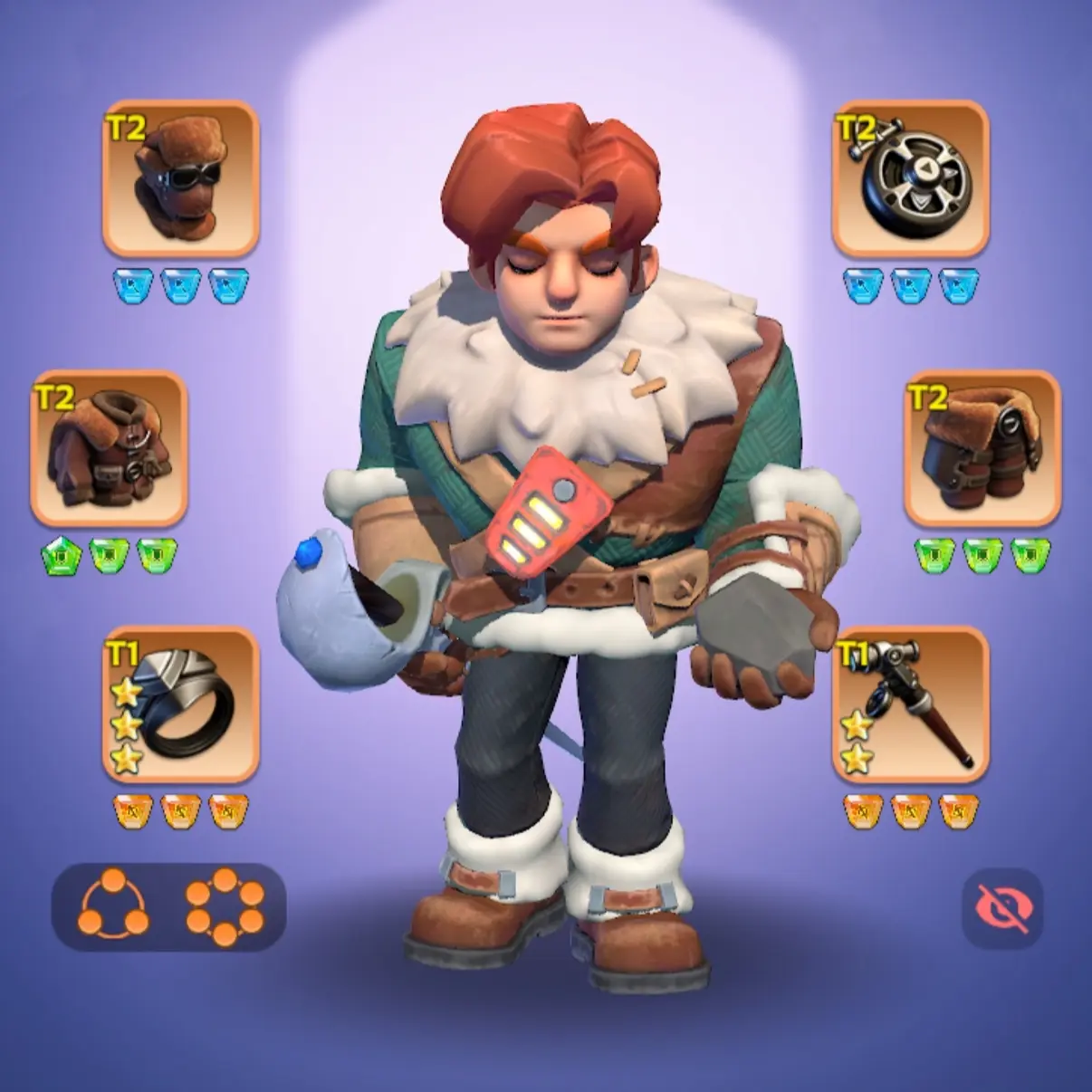The height and width of the screenshot is (1092, 1092).
Task: Toggle the red crossed-eye visibility button
Action: 1002,908
